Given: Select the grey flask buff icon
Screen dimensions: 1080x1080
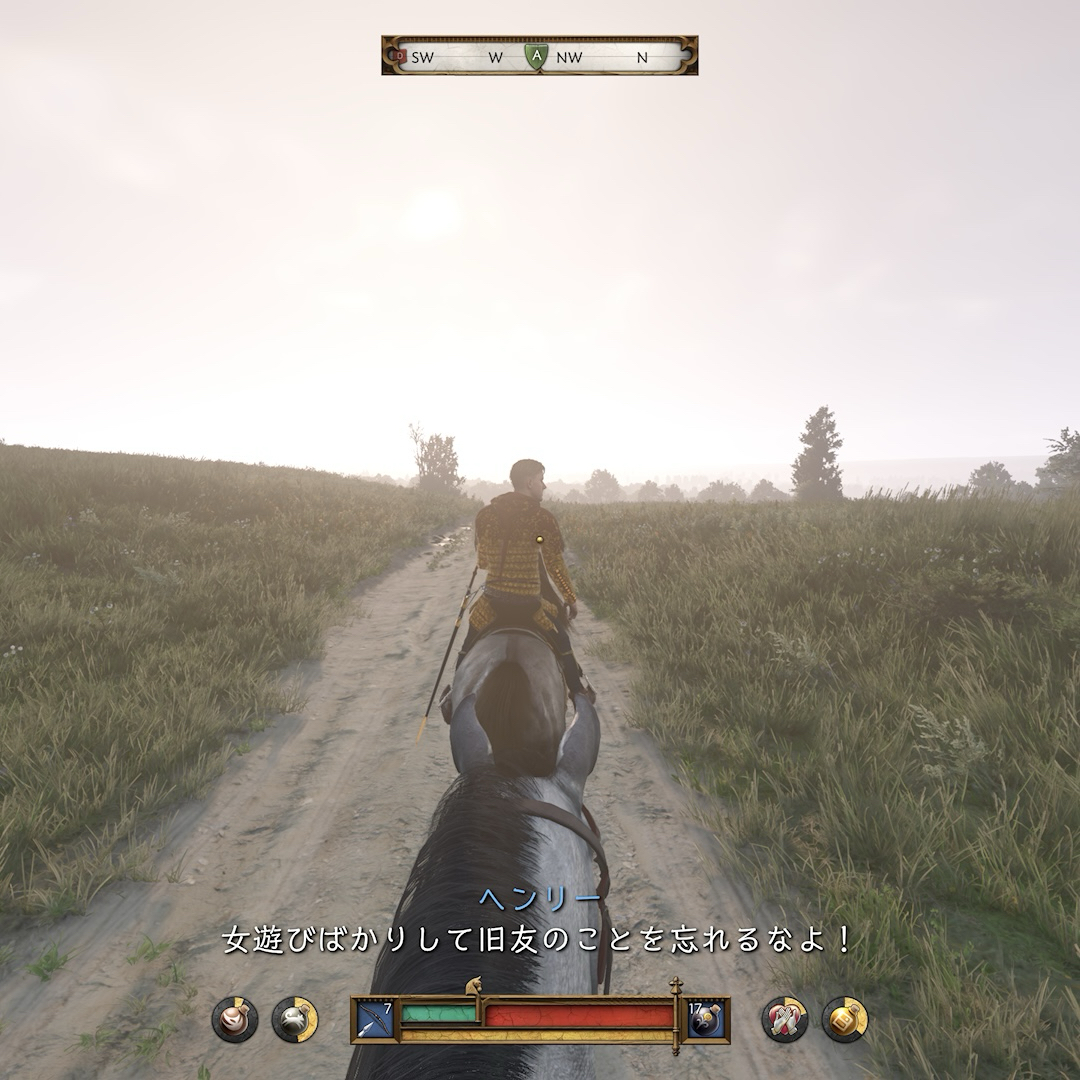Looking at the screenshot, I should [x=294, y=1019].
